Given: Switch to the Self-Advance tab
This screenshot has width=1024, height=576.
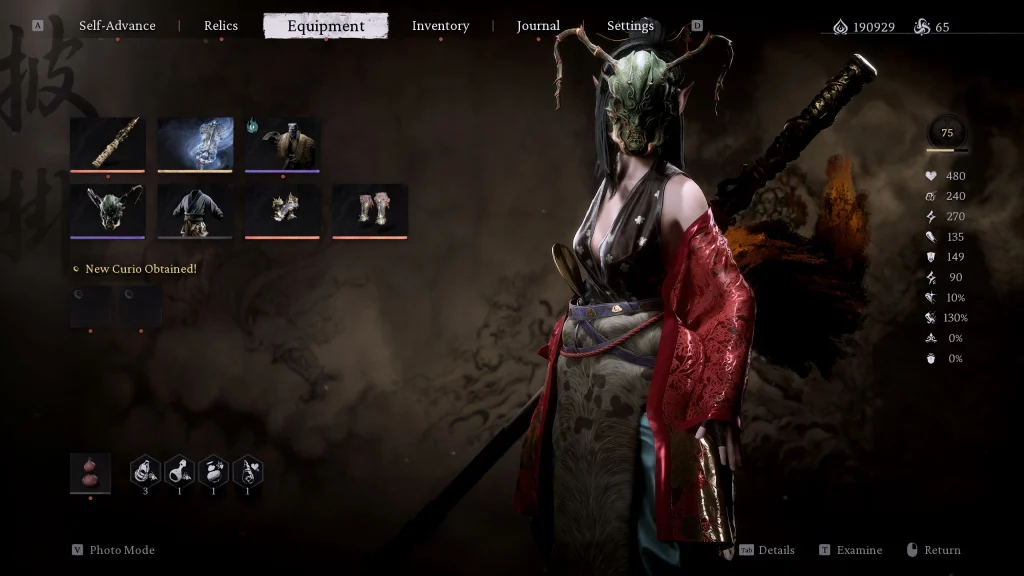Looking at the screenshot, I should 117,26.
